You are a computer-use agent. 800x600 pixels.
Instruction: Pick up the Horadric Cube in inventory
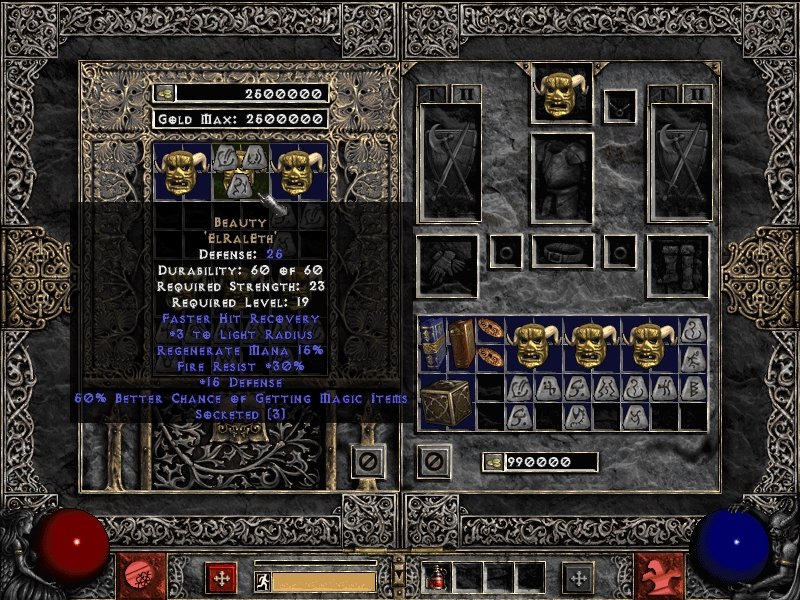pos(446,402)
